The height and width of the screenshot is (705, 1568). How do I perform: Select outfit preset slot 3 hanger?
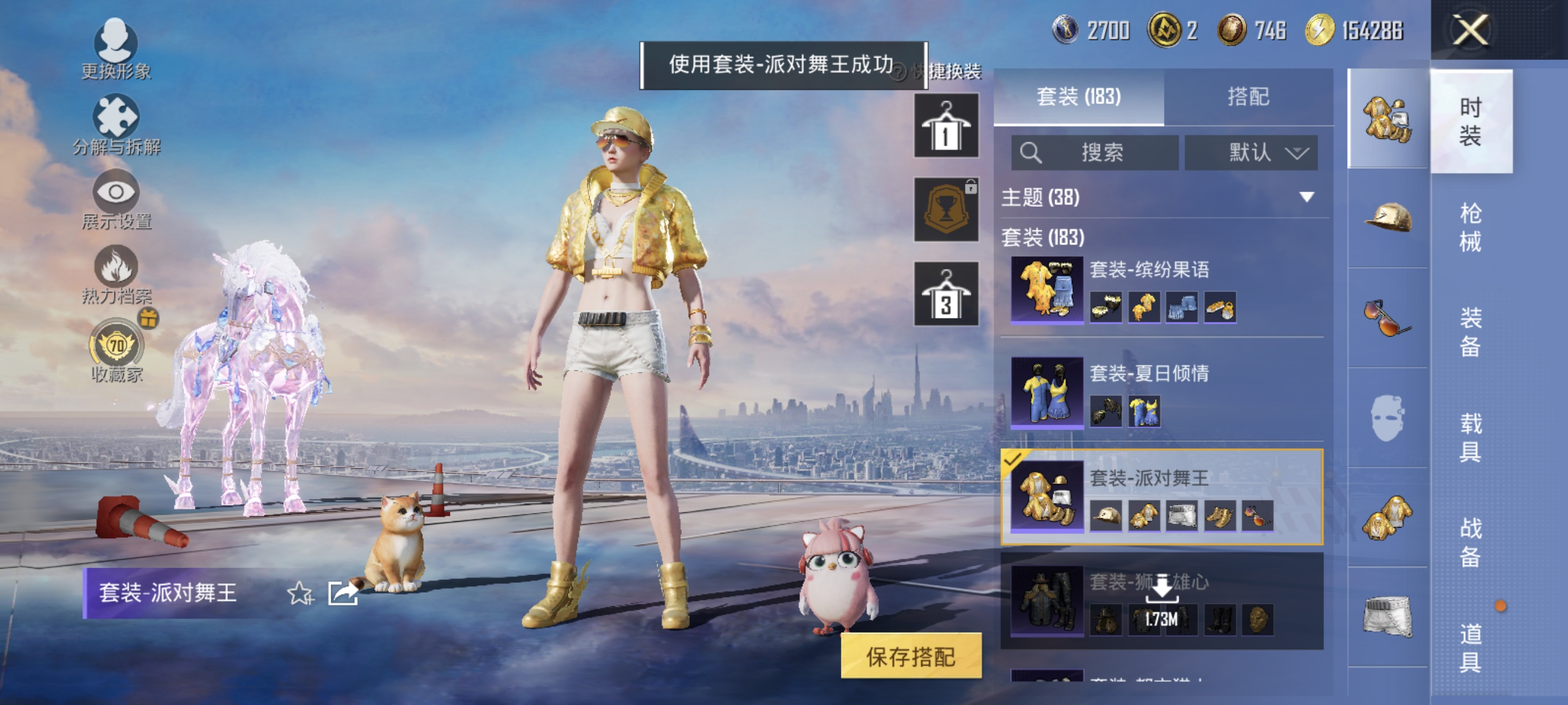tap(947, 292)
